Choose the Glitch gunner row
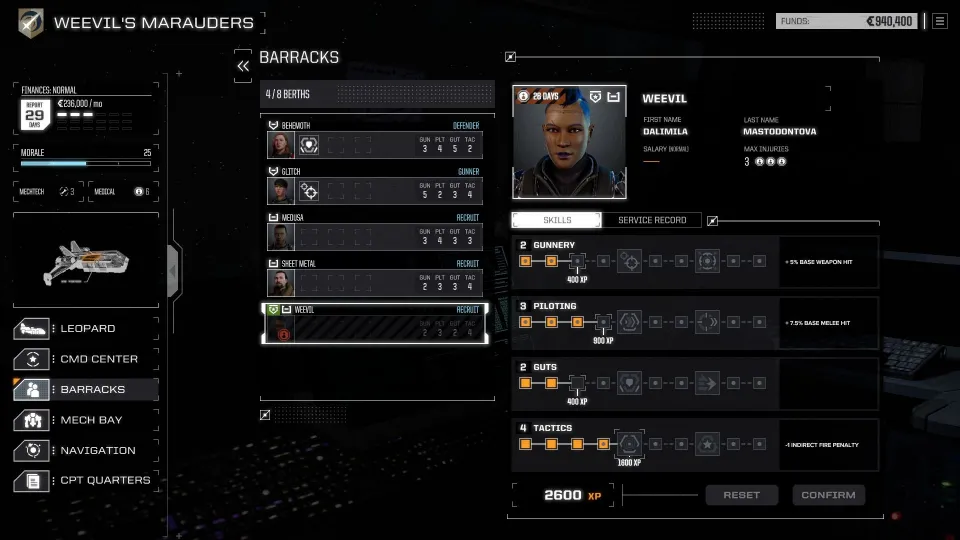Viewport: 960px width, 540px height. 375,184
